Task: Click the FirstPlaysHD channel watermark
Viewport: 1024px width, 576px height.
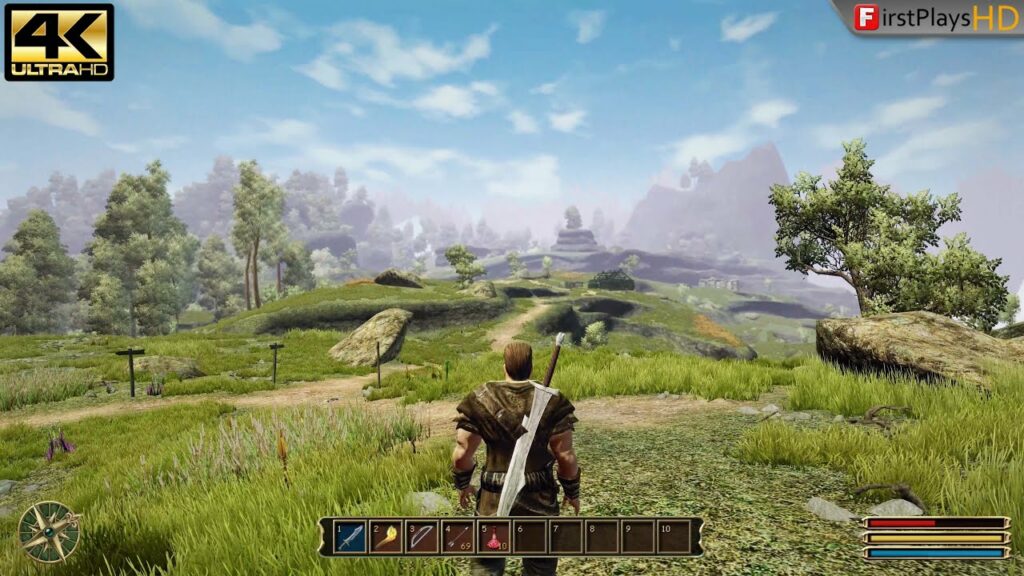Action: pyautogui.click(x=935, y=17)
